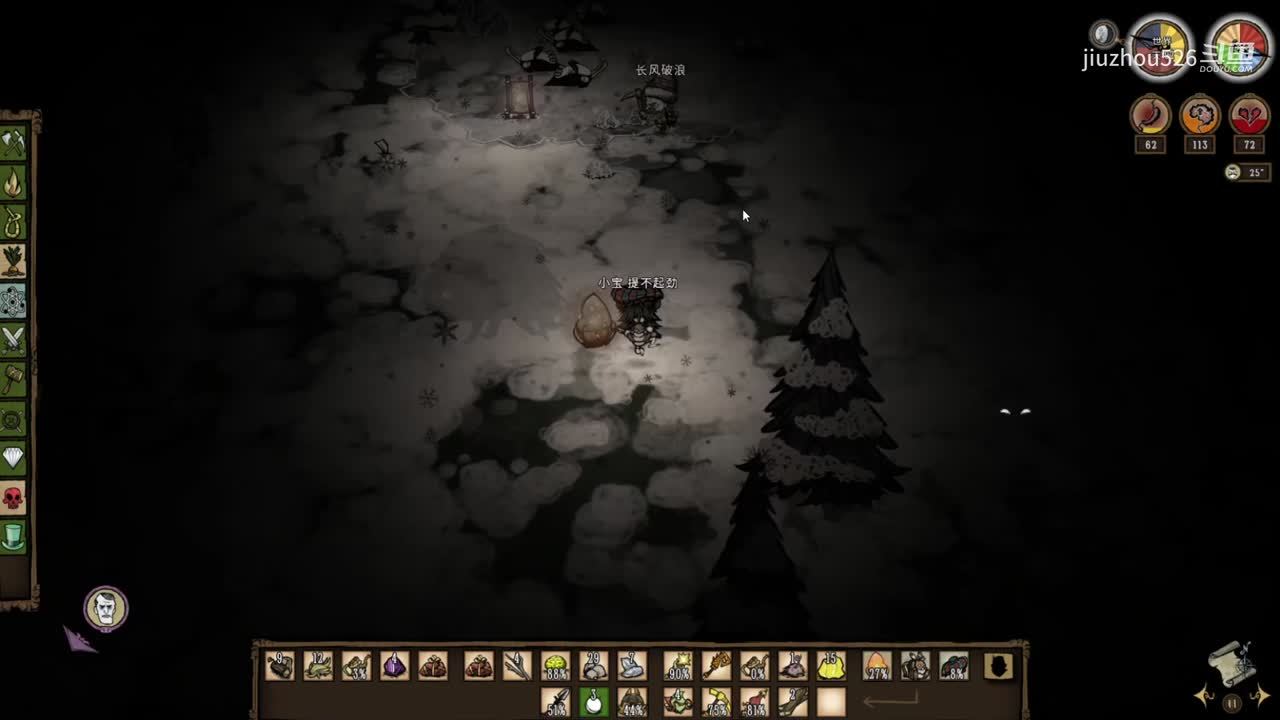Select the twigs inventory slot
This screenshot has height=720, width=1280.
517,666
